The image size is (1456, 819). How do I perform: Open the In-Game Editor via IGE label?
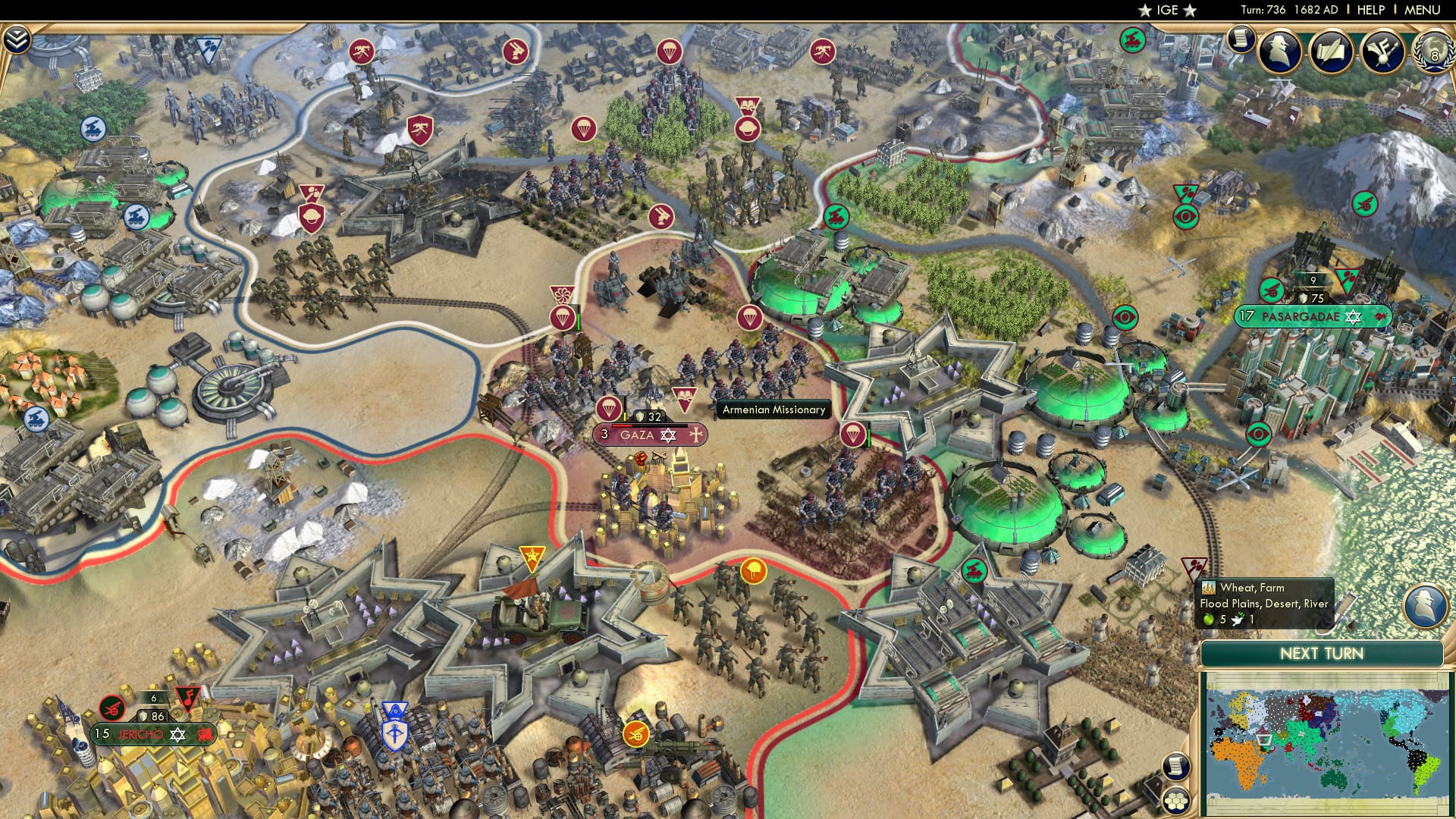pos(1169,11)
